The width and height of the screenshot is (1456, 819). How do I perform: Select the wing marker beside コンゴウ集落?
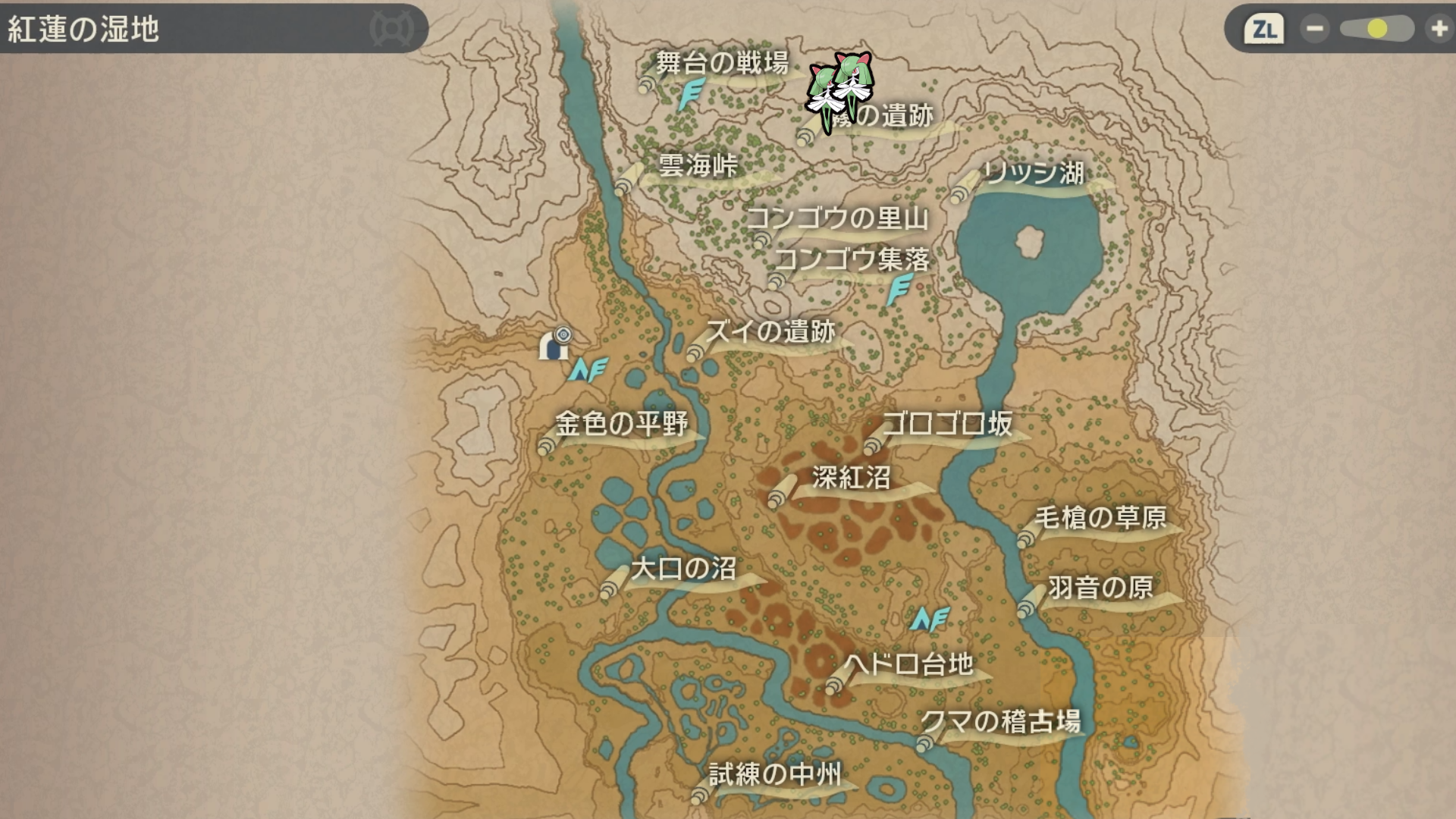tap(900, 289)
